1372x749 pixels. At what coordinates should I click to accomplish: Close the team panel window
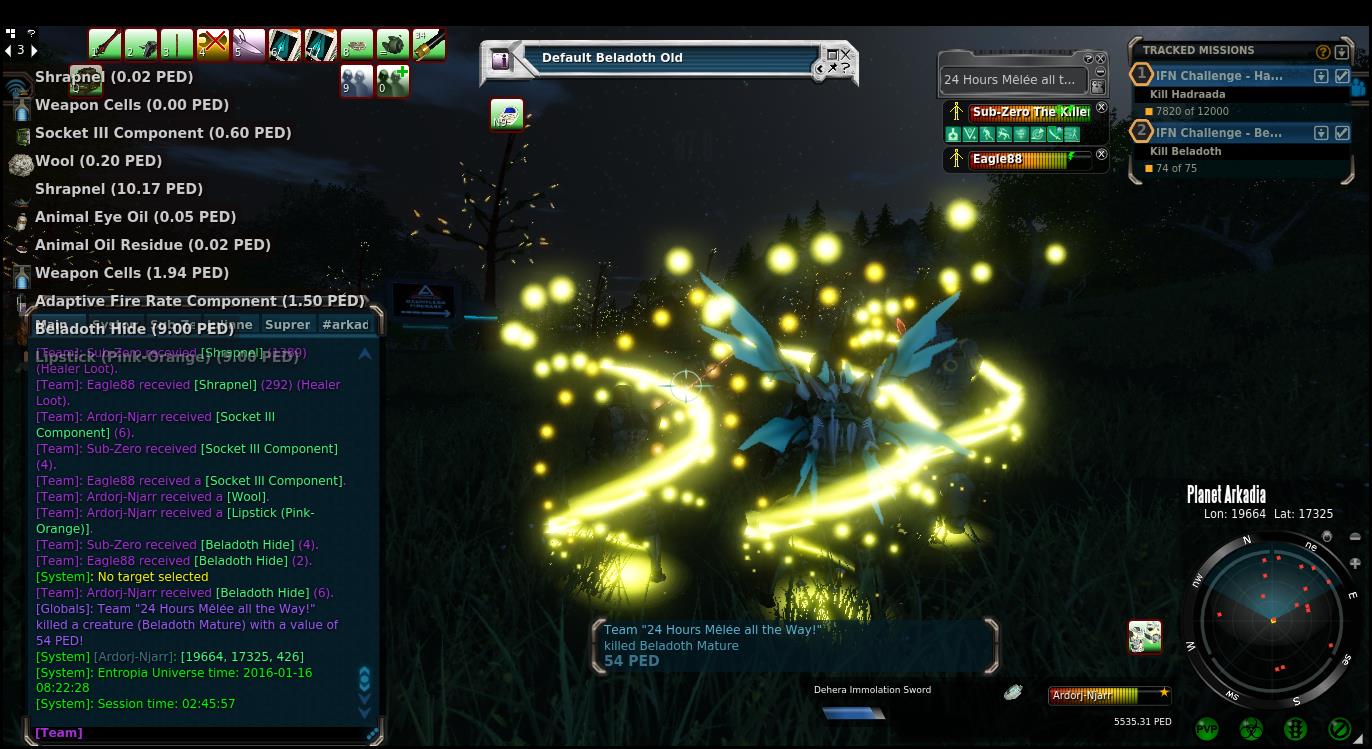click(x=1100, y=59)
